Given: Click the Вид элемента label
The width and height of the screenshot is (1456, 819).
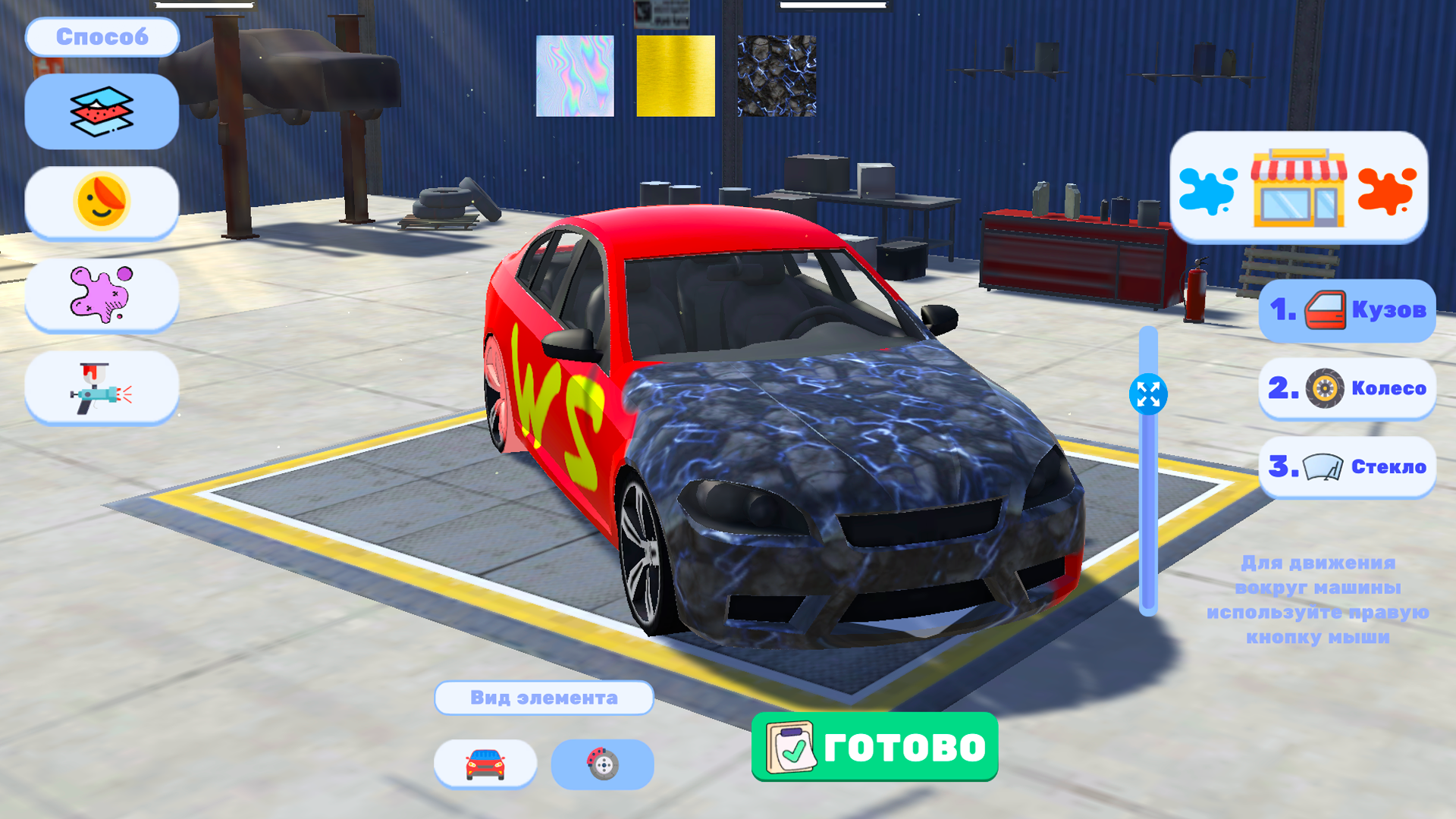Looking at the screenshot, I should tap(544, 698).
